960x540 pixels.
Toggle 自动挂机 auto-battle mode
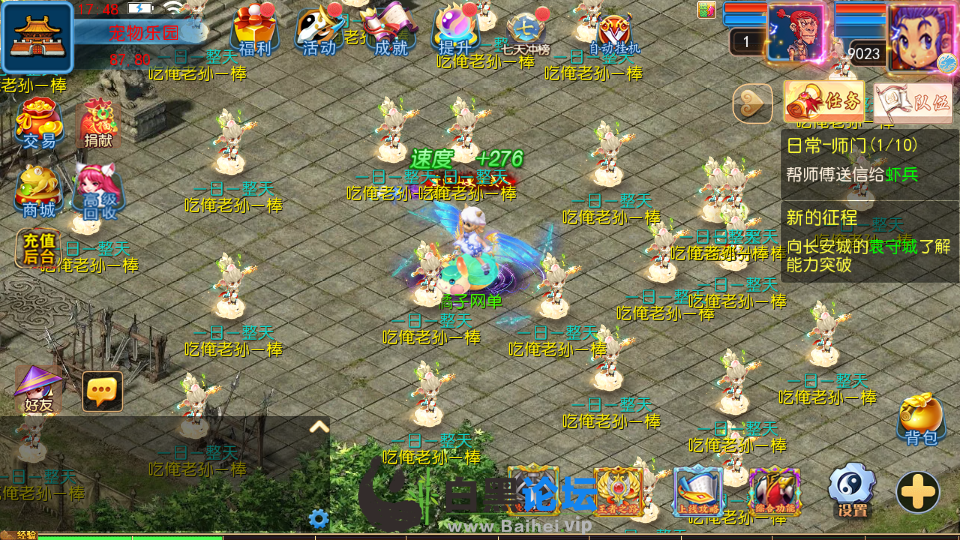[x=614, y=32]
